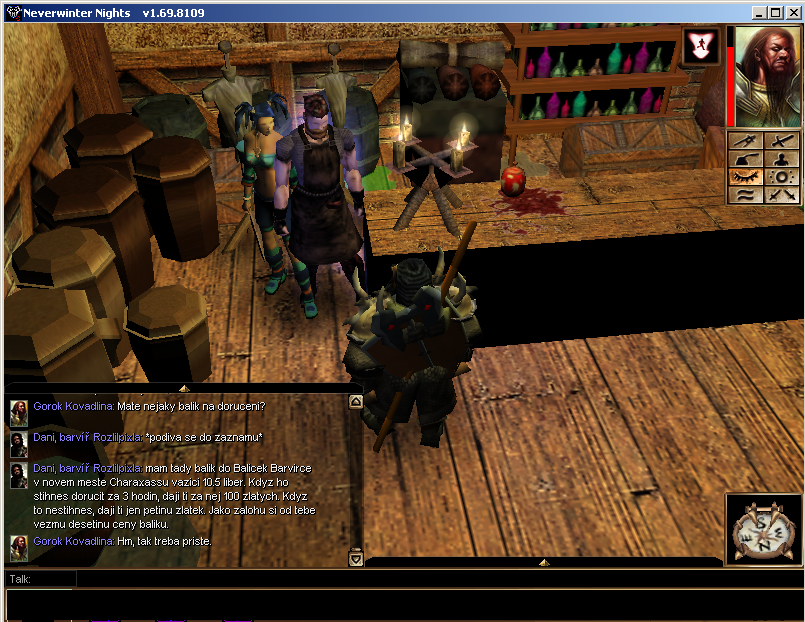Click the expand arrow above the chat log
This screenshot has width=805, height=622.
click(x=183, y=387)
